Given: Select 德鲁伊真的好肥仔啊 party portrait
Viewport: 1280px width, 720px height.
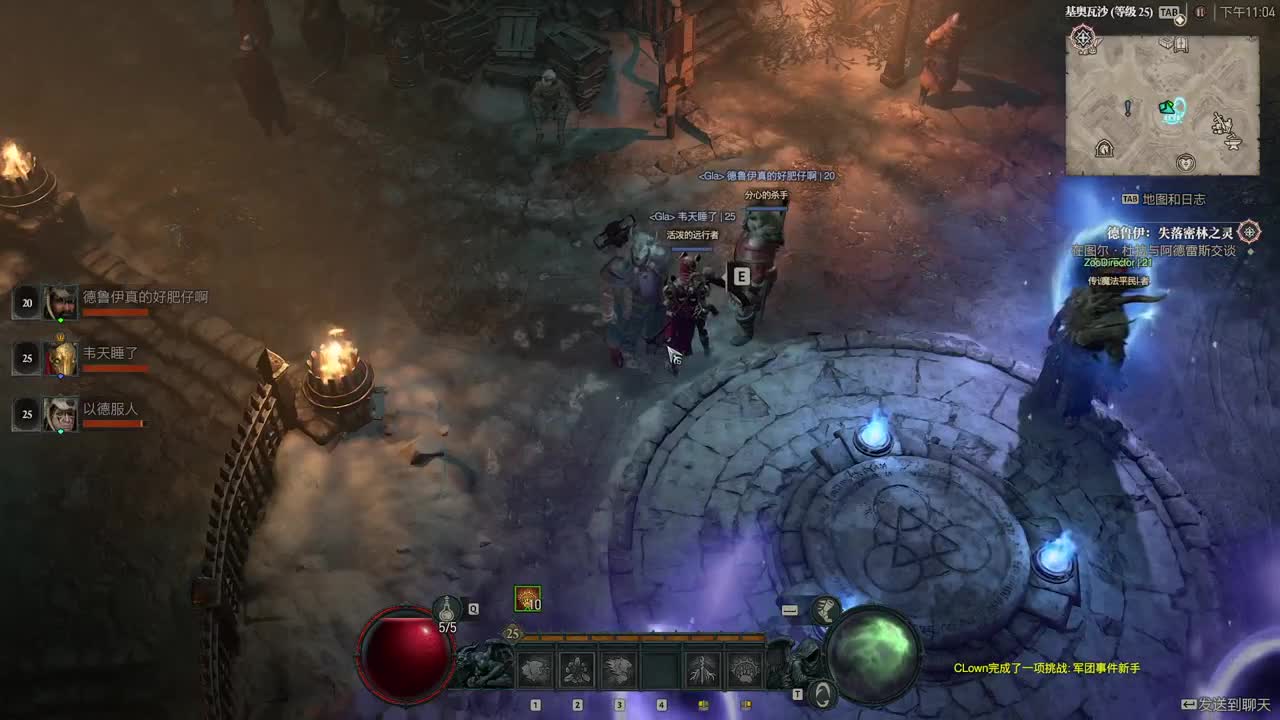Looking at the screenshot, I should pos(60,302).
